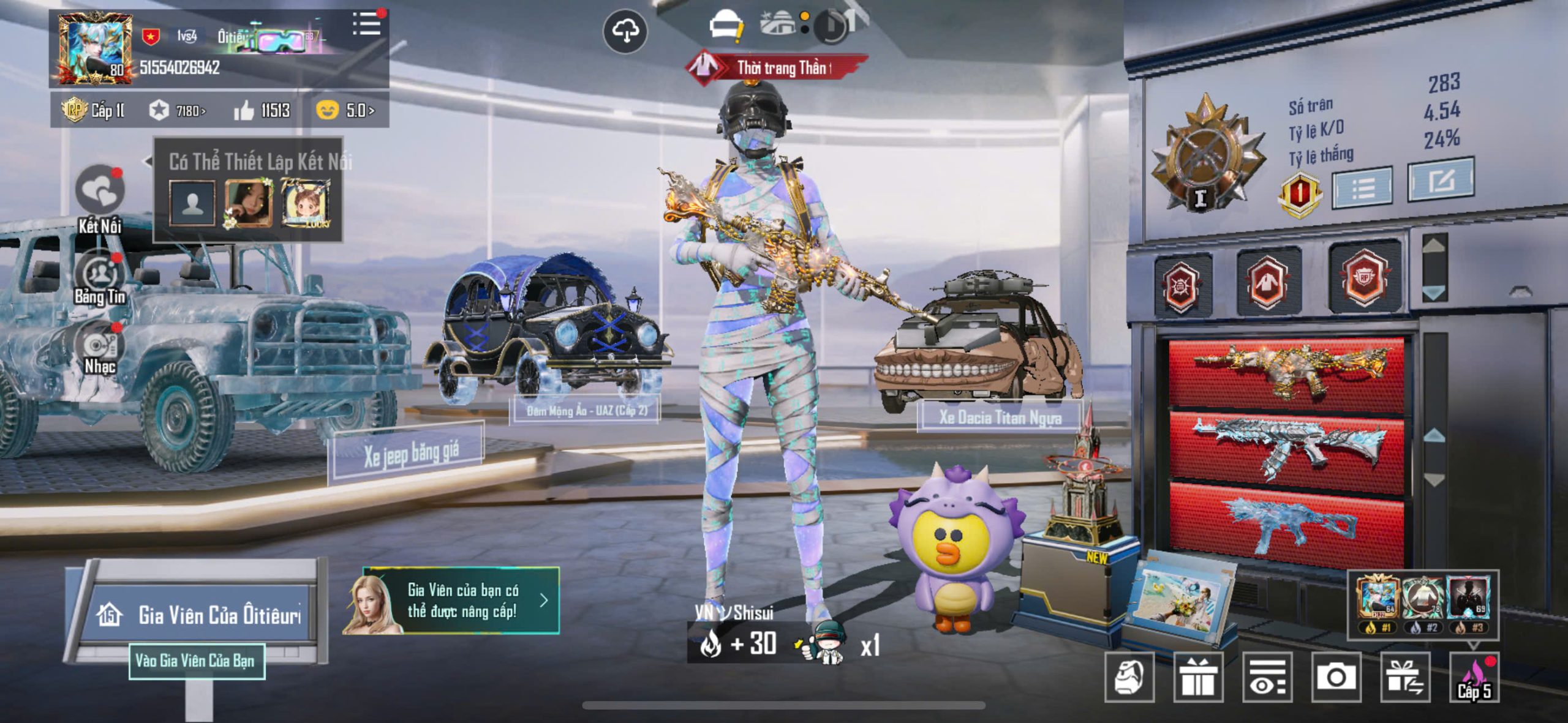
Task: Open the Thời trang Thần banner
Action: pyautogui.click(x=778, y=67)
